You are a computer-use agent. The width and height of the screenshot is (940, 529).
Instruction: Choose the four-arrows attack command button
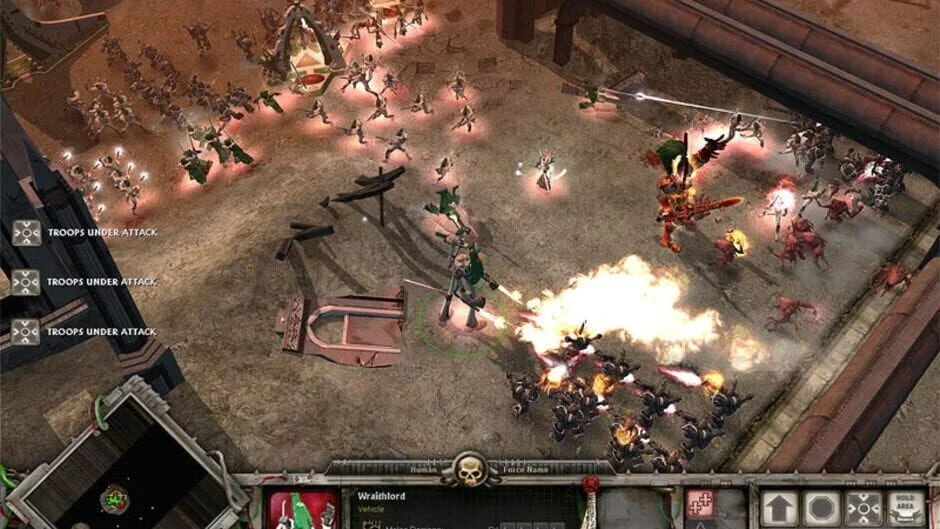pos(862,508)
